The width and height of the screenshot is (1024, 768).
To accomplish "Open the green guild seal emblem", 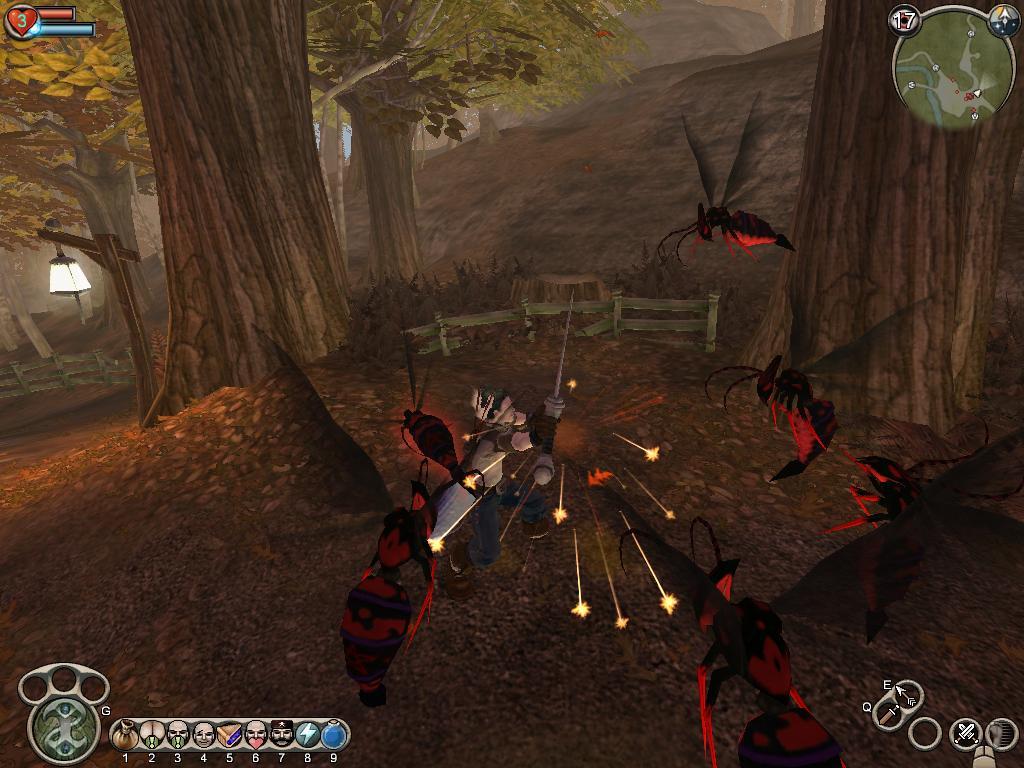I will 64,727.
